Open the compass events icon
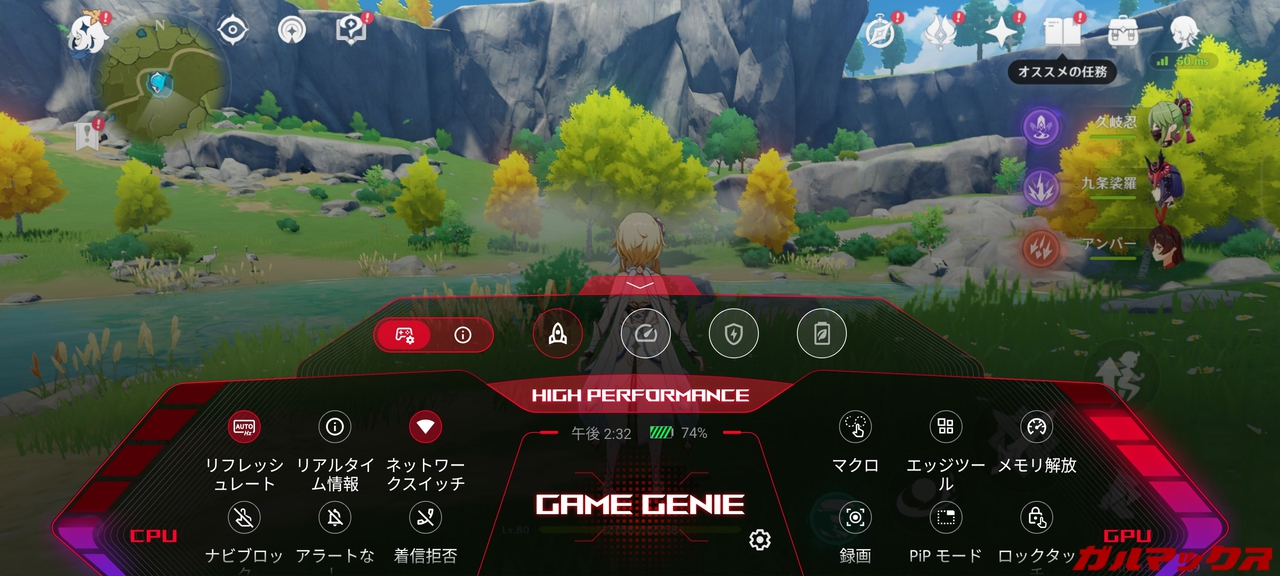 (x=880, y=32)
